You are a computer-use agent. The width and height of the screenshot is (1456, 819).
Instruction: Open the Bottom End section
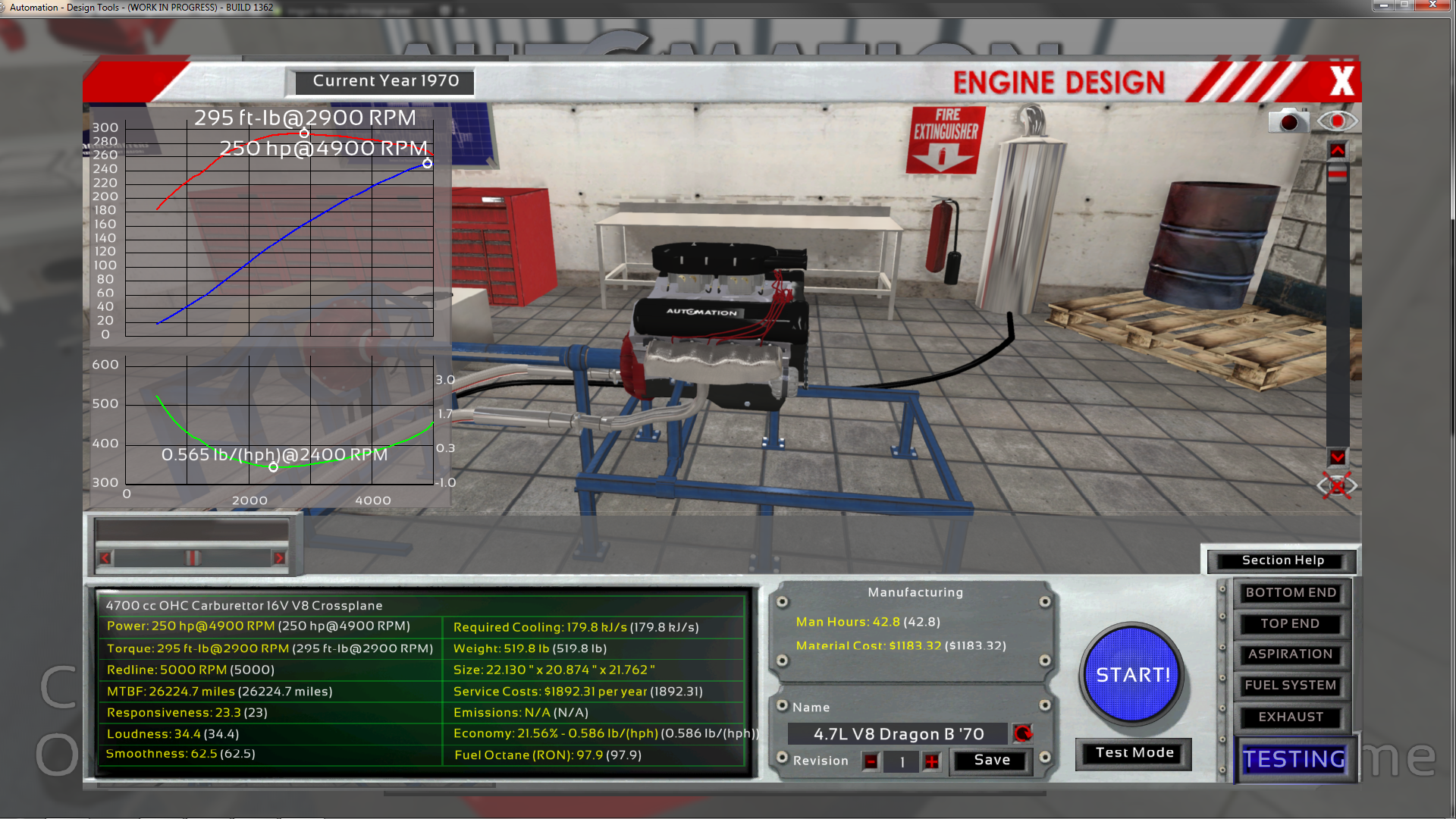1291,593
